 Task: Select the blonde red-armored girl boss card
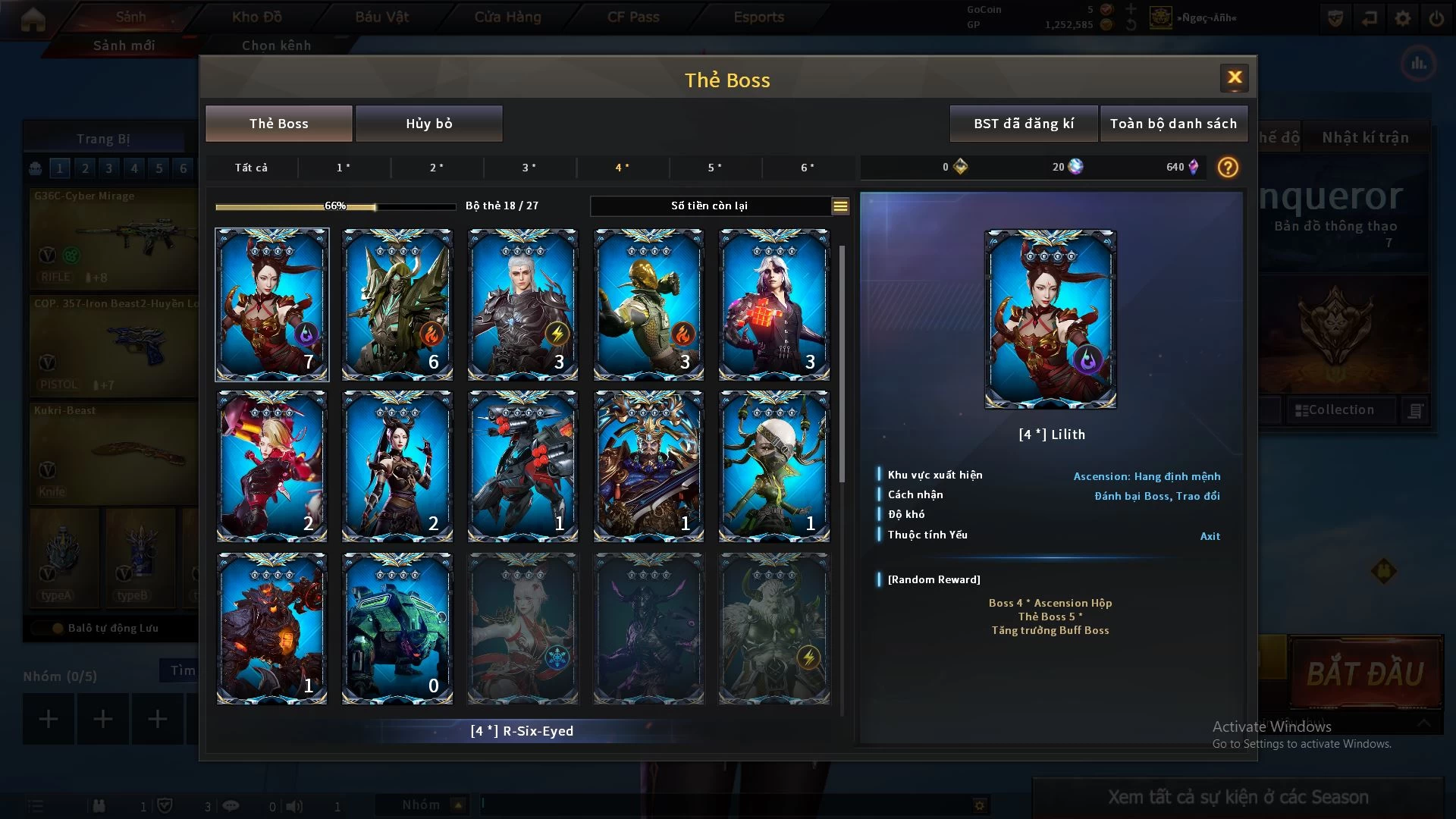tap(272, 466)
